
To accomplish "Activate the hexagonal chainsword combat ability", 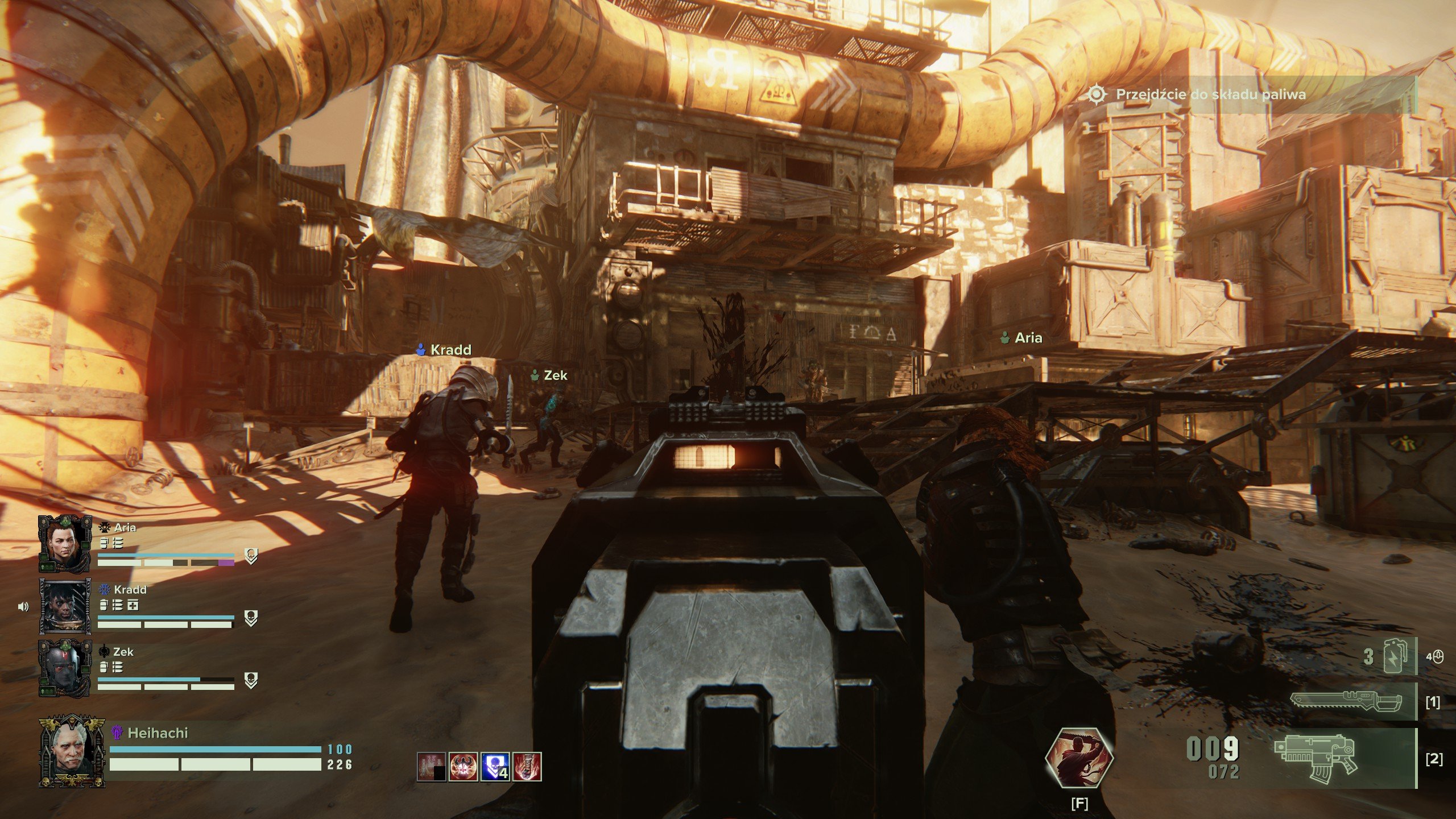I will click(x=1079, y=758).
